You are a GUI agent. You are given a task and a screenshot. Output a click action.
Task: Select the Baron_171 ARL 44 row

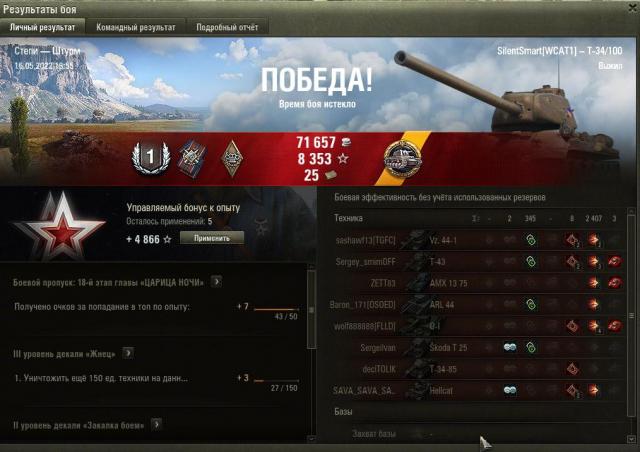pos(478,304)
